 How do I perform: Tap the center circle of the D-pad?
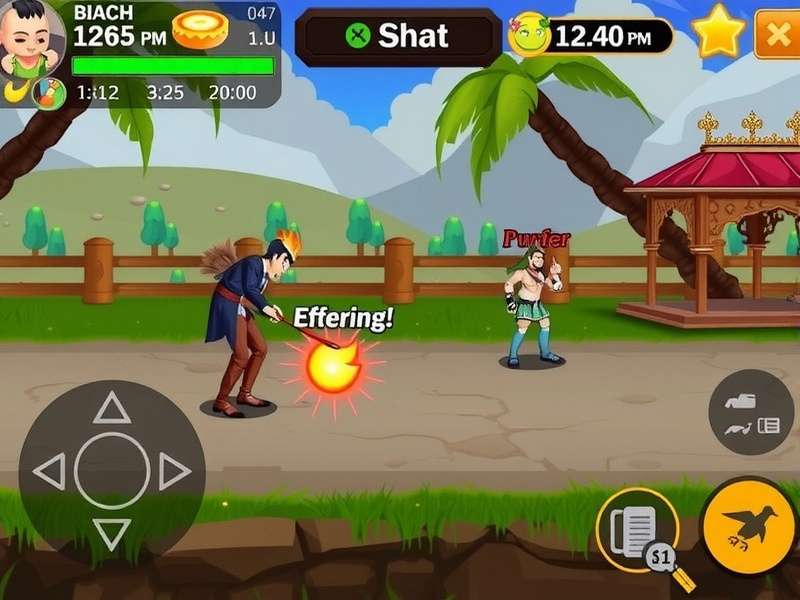click(x=112, y=471)
